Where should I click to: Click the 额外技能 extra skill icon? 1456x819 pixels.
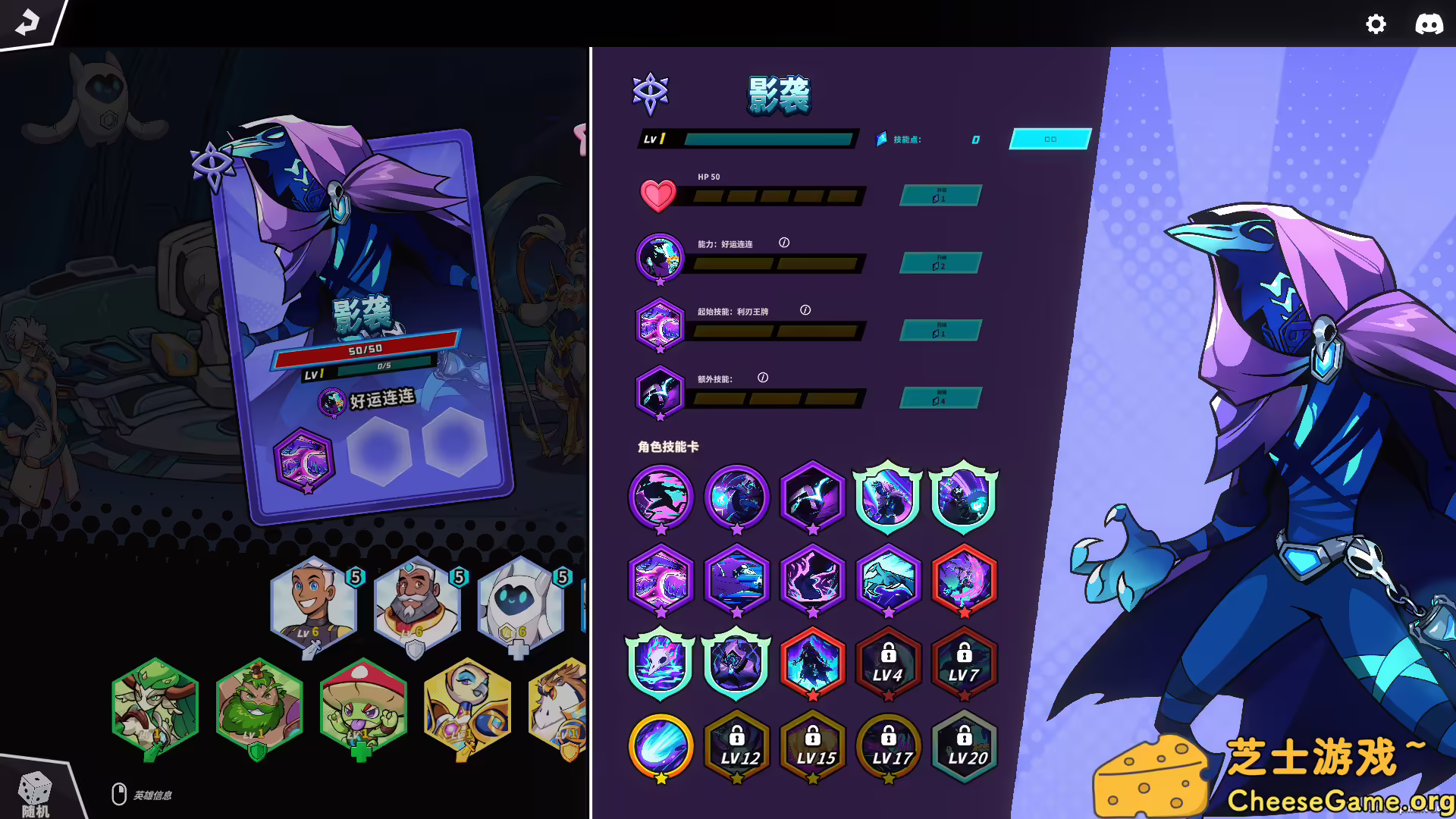659,392
